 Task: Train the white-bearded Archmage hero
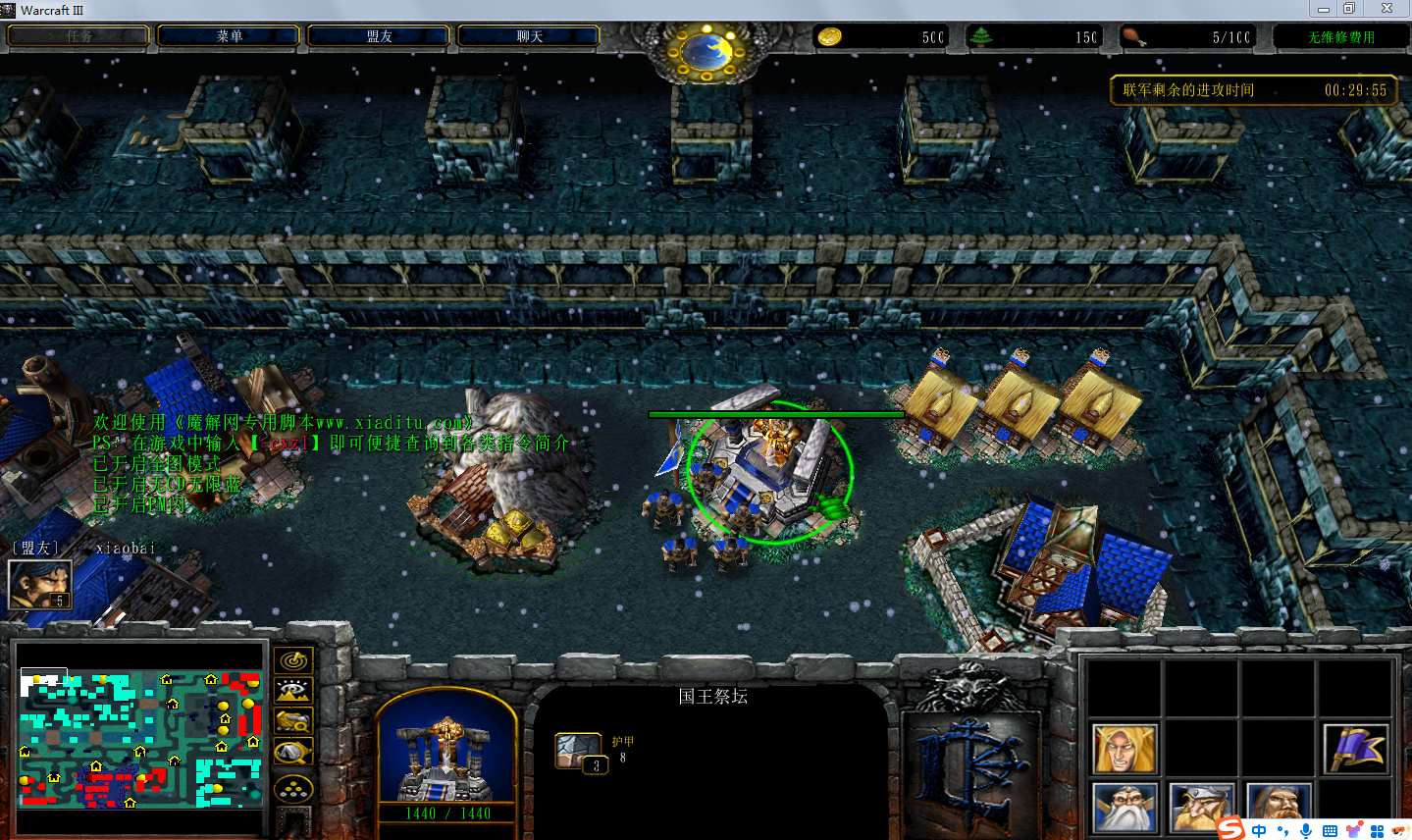click(x=1124, y=807)
